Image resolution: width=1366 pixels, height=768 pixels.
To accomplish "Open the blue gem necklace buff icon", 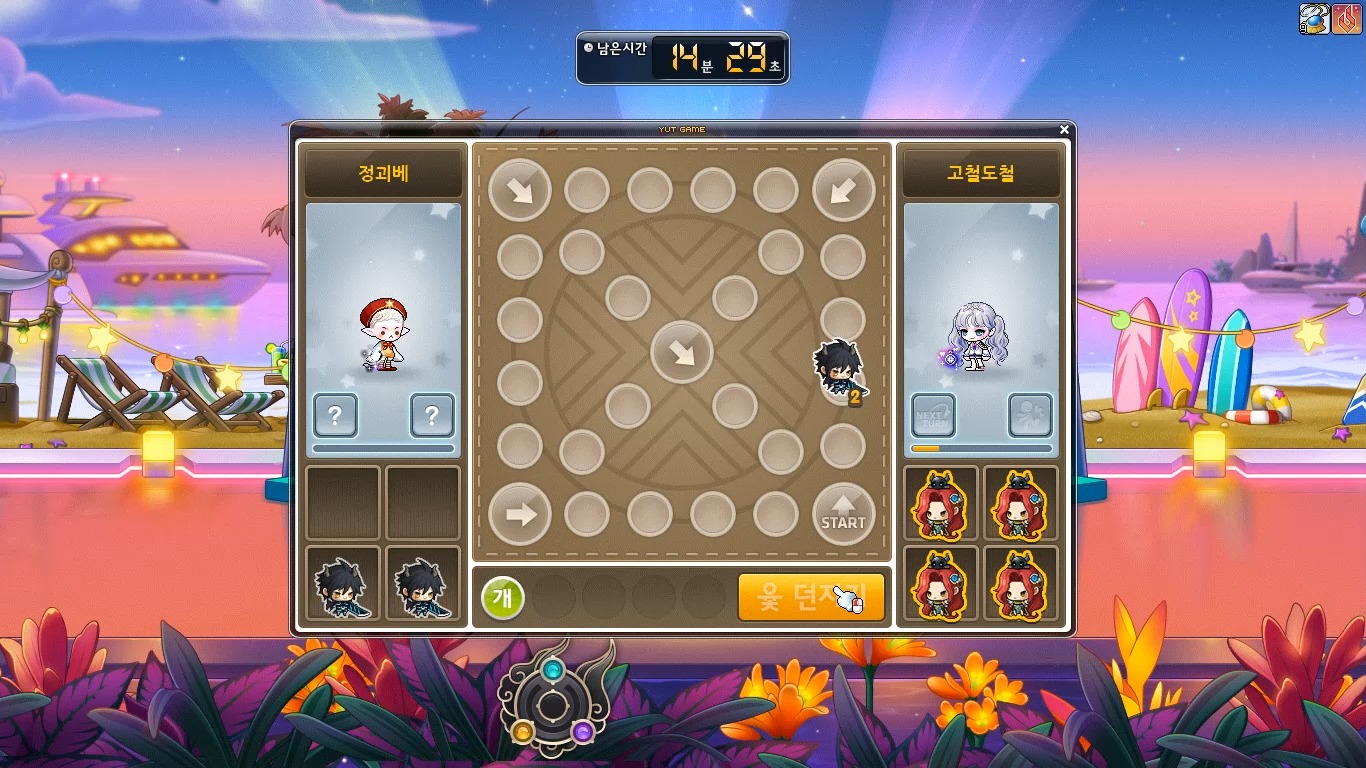I will click(x=1313, y=18).
